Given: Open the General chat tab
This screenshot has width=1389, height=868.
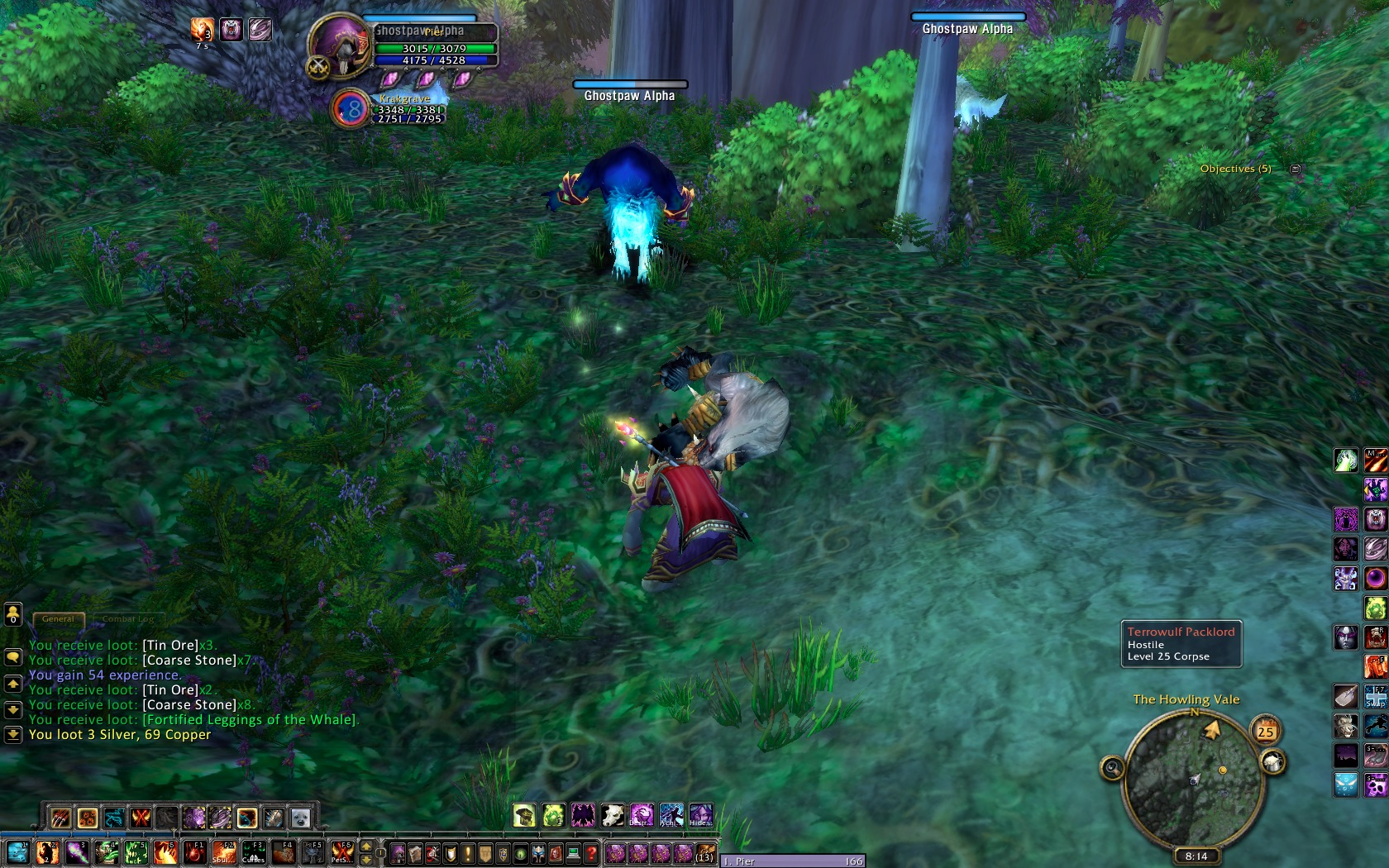Looking at the screenshot, I should [58, 618].
